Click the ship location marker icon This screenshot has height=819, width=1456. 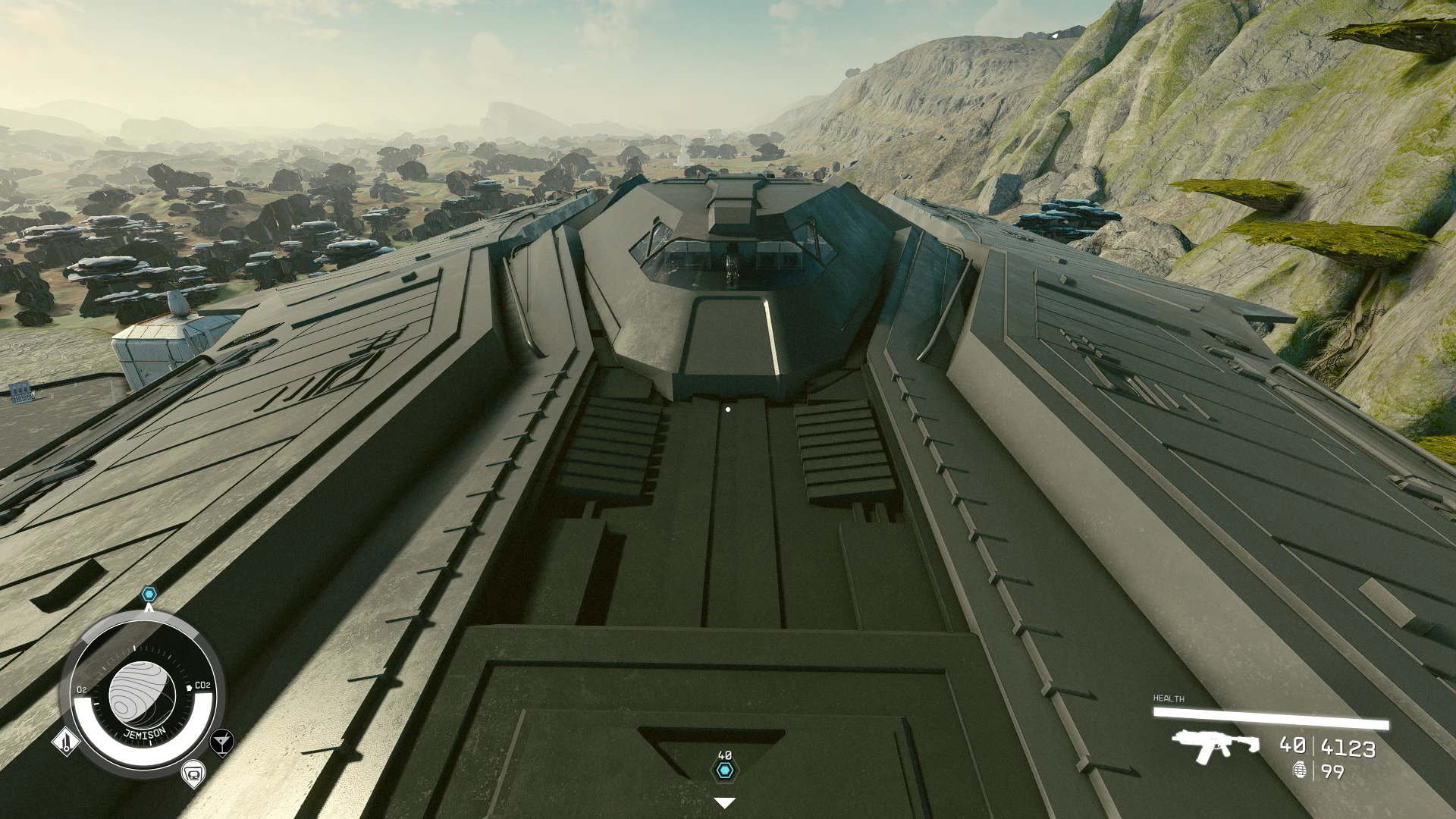(194, 773)
